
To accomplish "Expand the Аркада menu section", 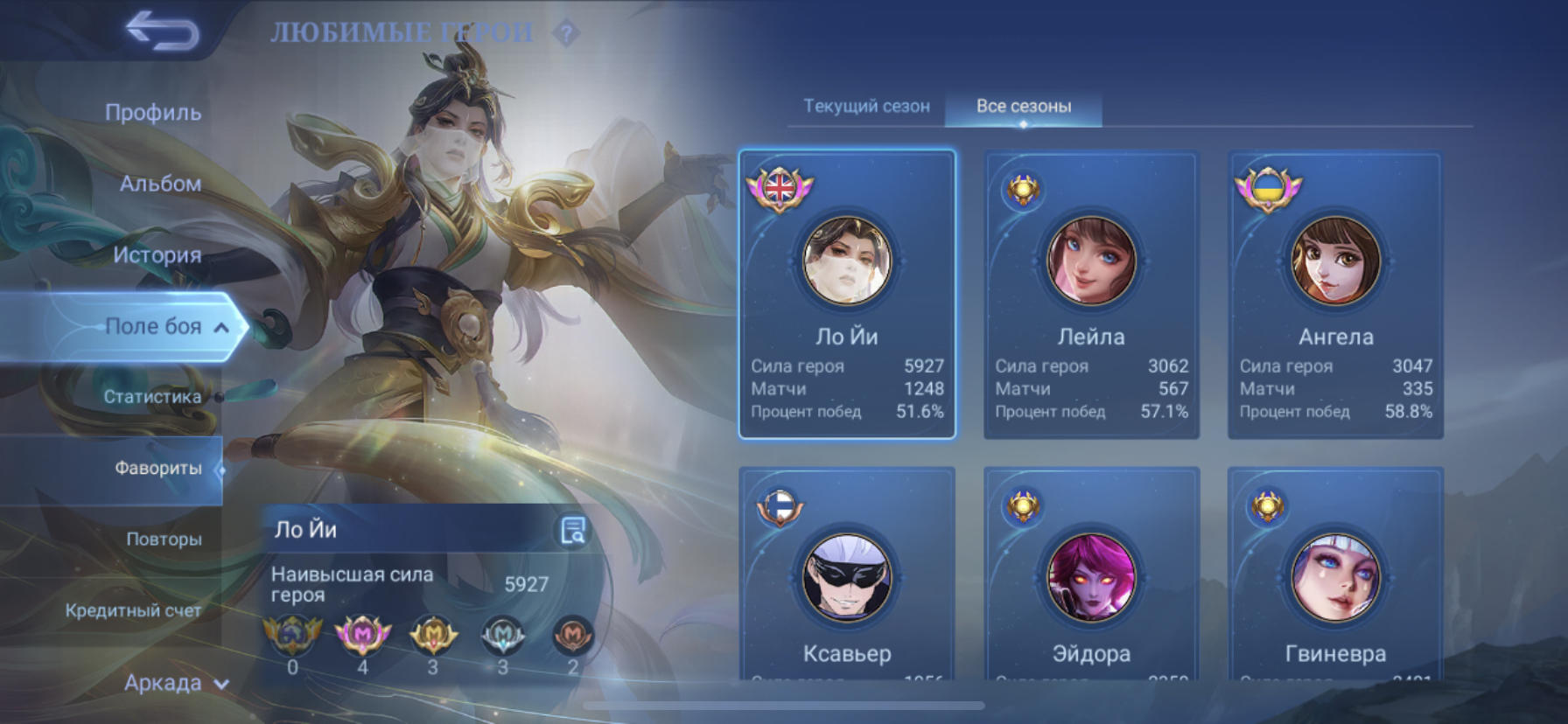I will [175, 683].
